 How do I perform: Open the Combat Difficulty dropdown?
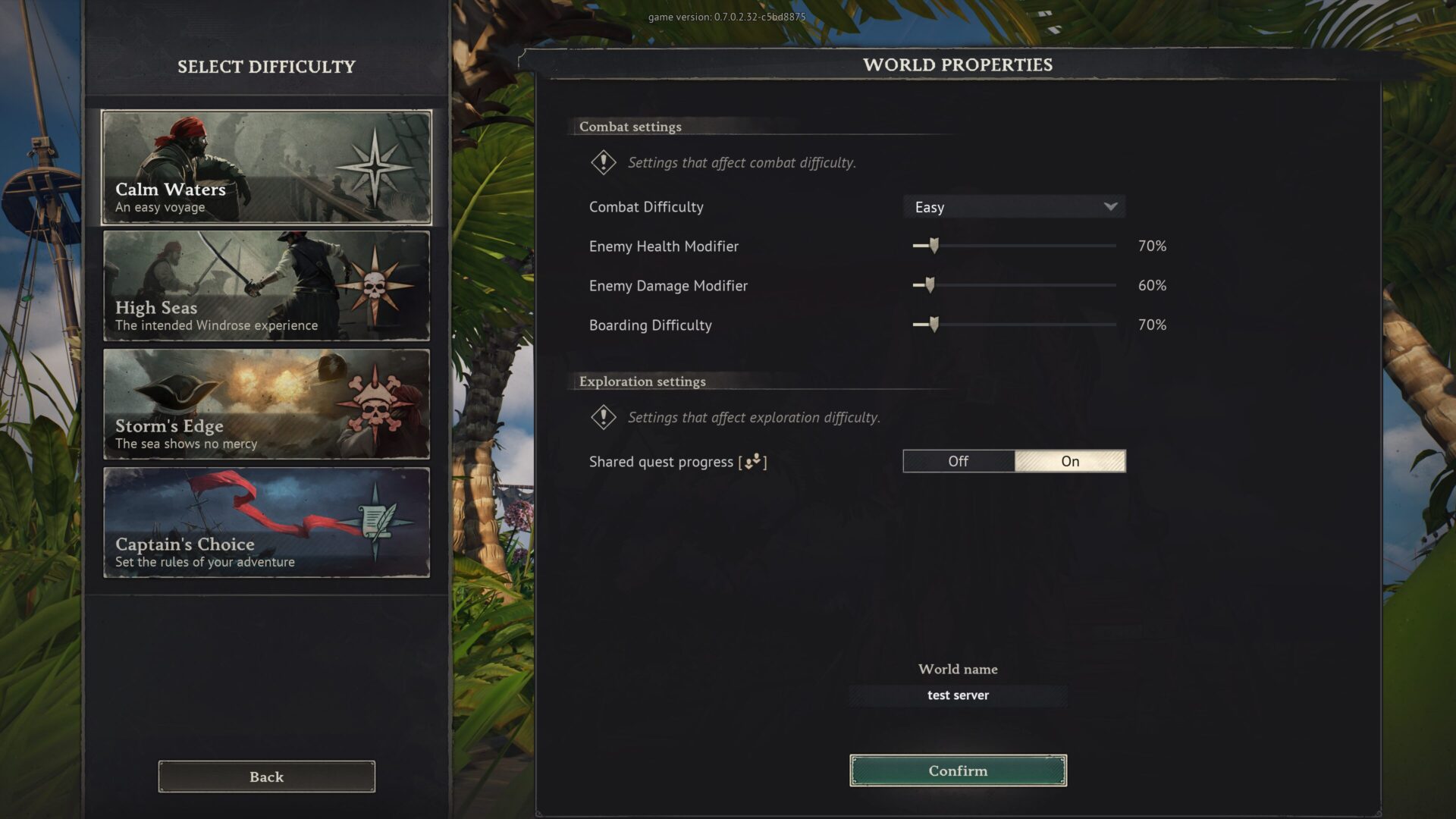1014,207
